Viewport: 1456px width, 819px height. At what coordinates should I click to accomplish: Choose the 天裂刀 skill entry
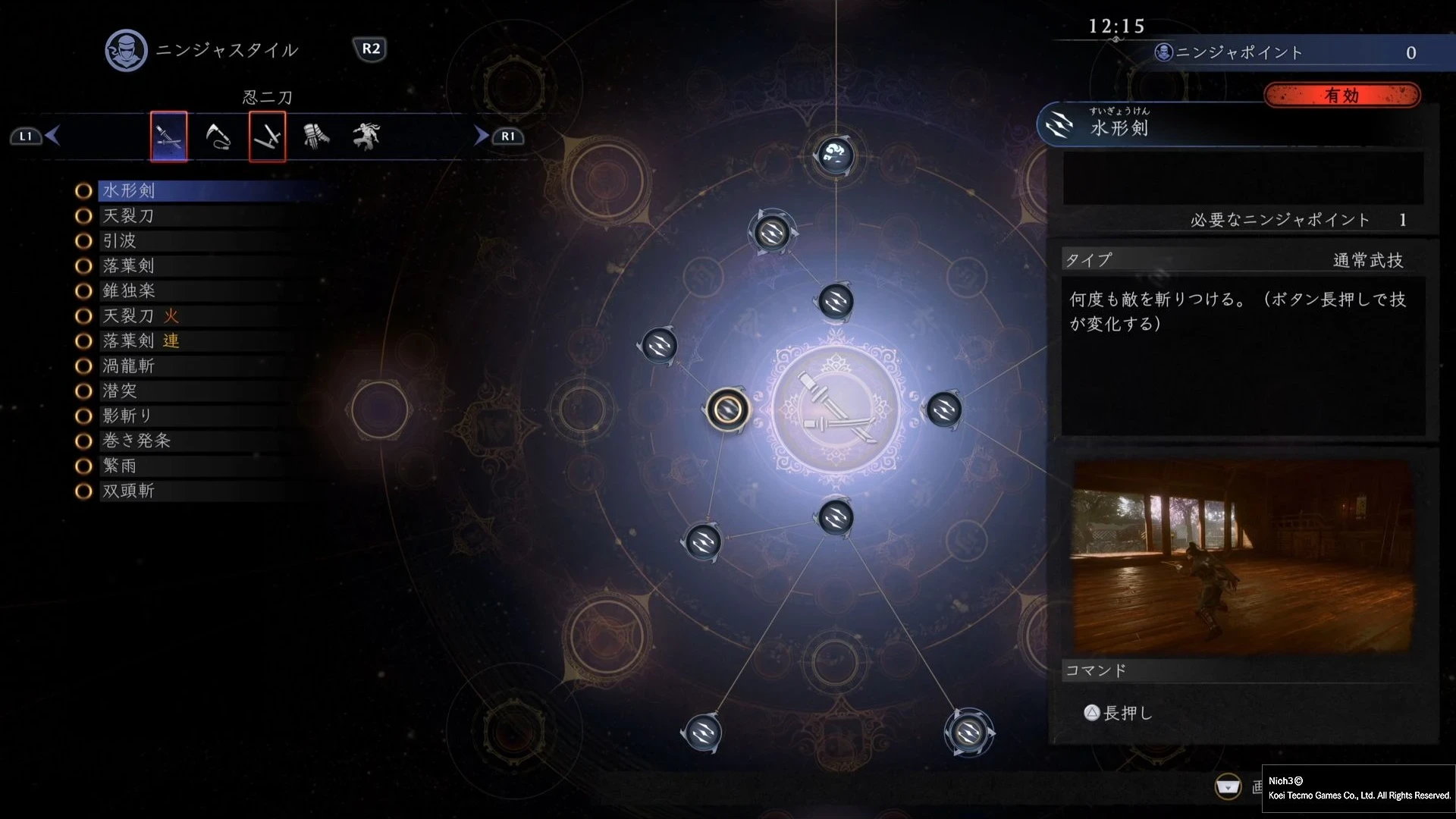129,215
